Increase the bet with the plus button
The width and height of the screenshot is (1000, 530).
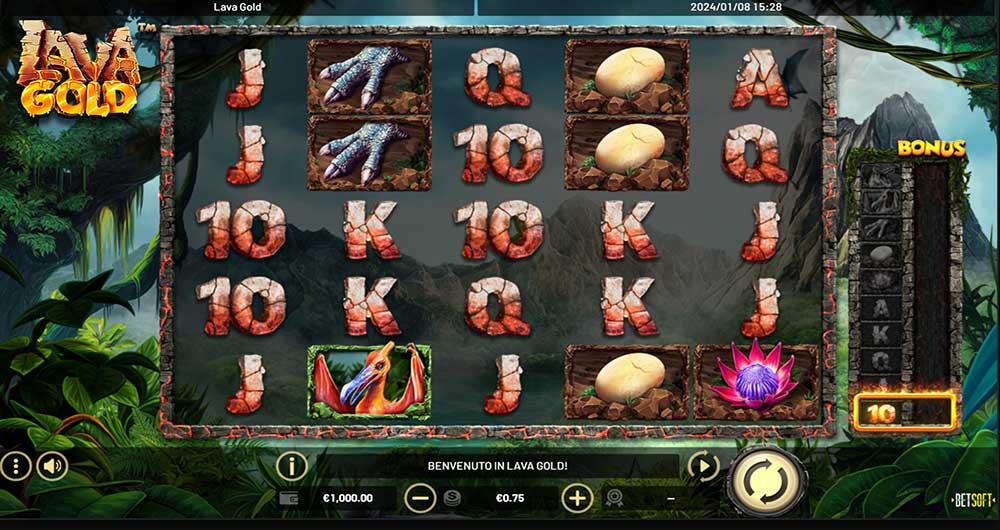click(x=577, y=497)
